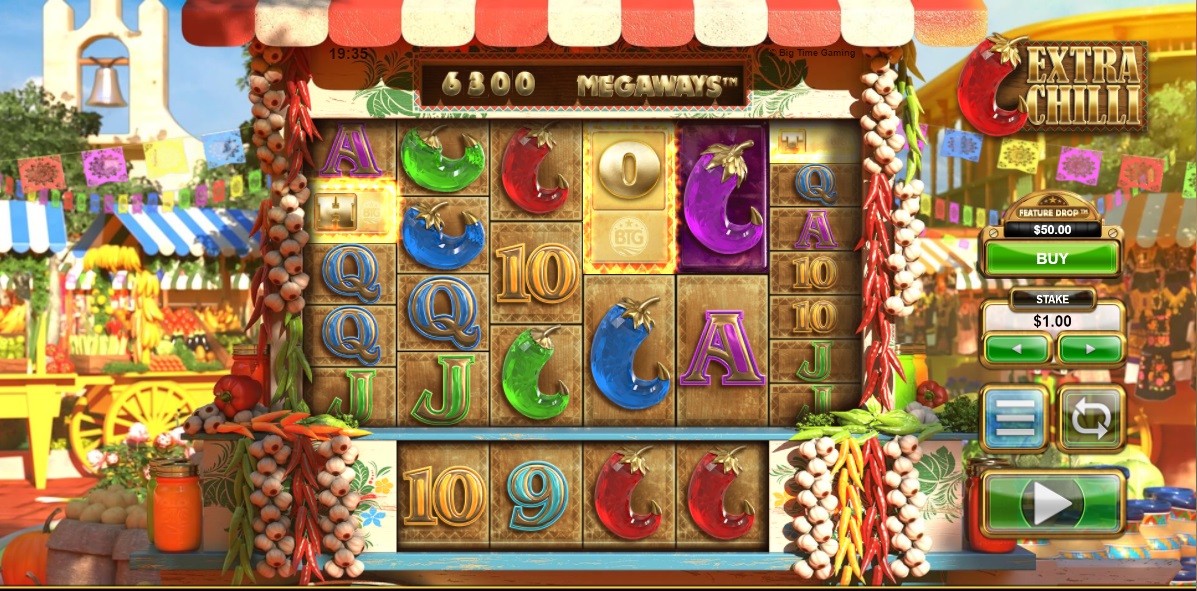Increase the stake with the right arrow

pos(1089,350)
